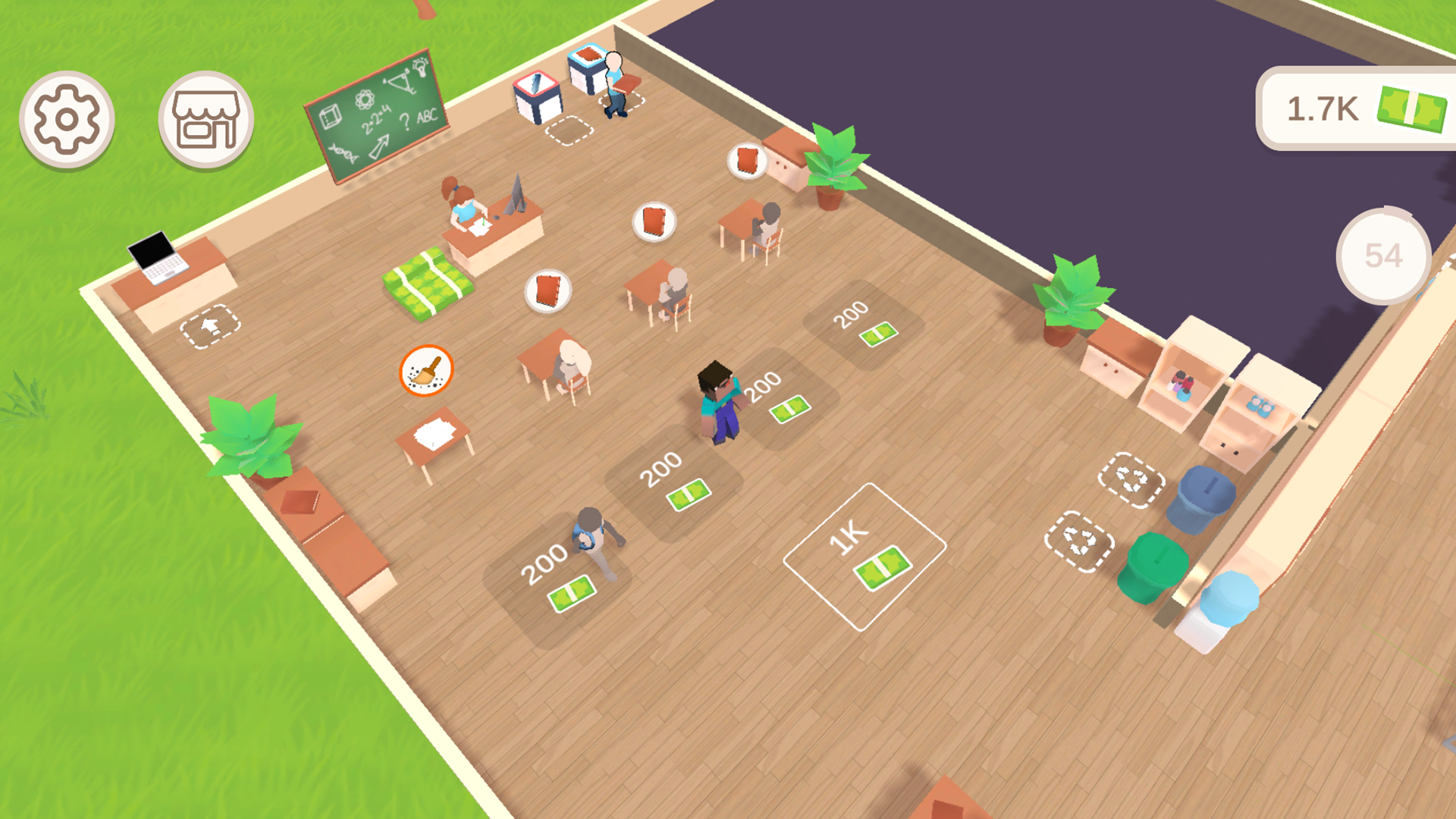Select the dashed arrow upgrade spot by the laptop desk

tap(211, 328)
